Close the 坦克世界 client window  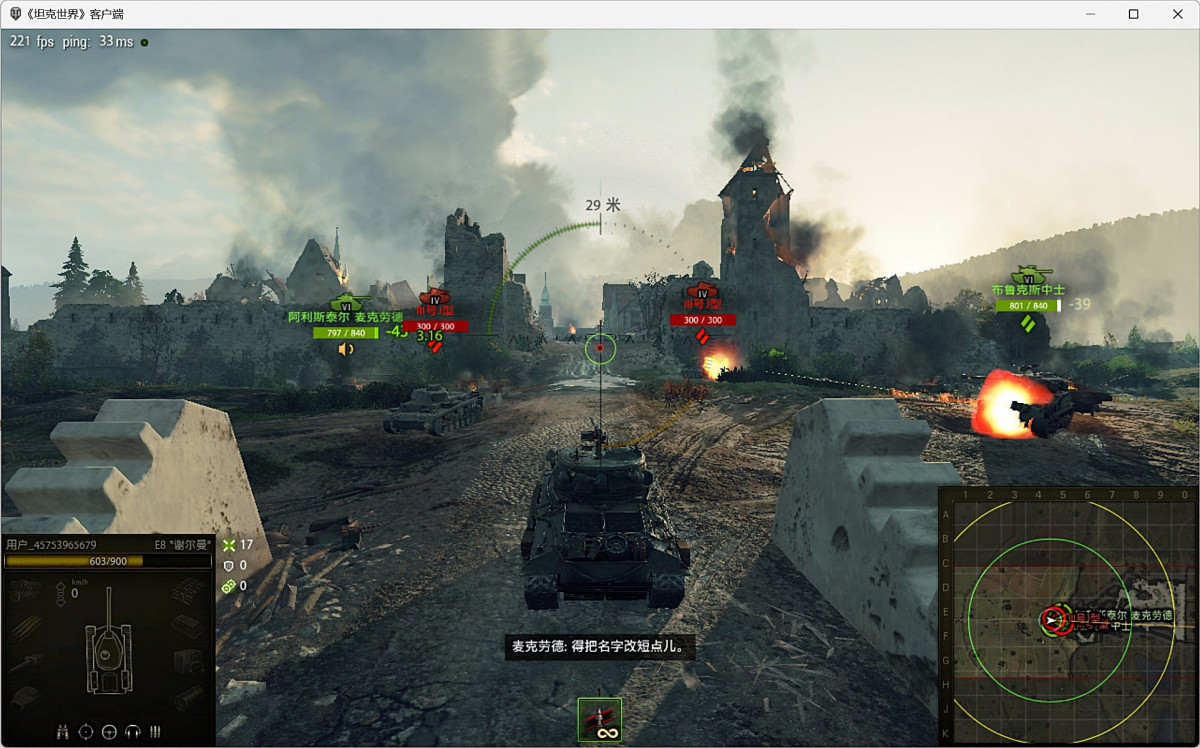[1178, 14]
